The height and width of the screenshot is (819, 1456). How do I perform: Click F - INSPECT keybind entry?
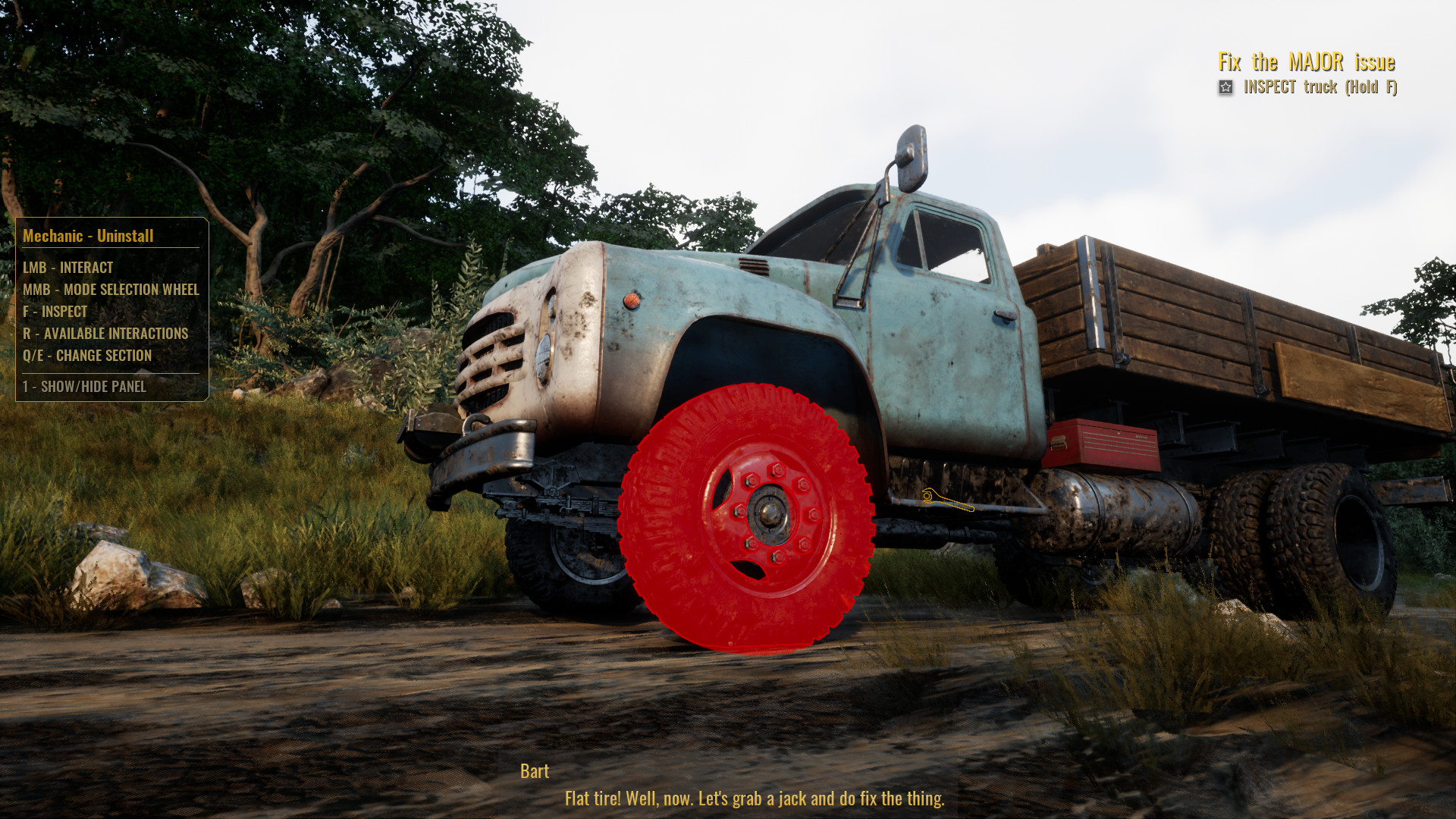55,311
